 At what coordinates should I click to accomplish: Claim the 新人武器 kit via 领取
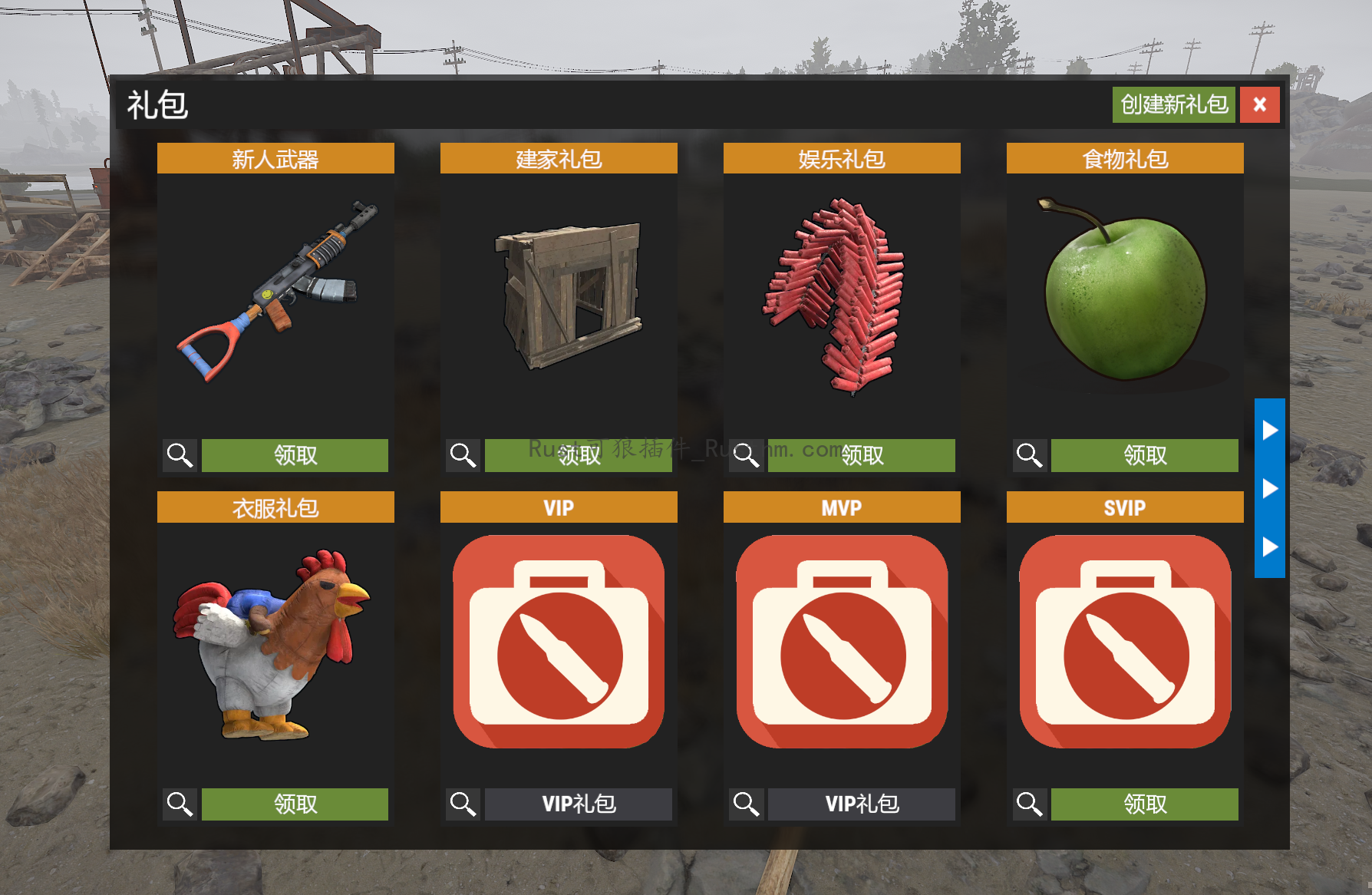(x=295, y=455)
